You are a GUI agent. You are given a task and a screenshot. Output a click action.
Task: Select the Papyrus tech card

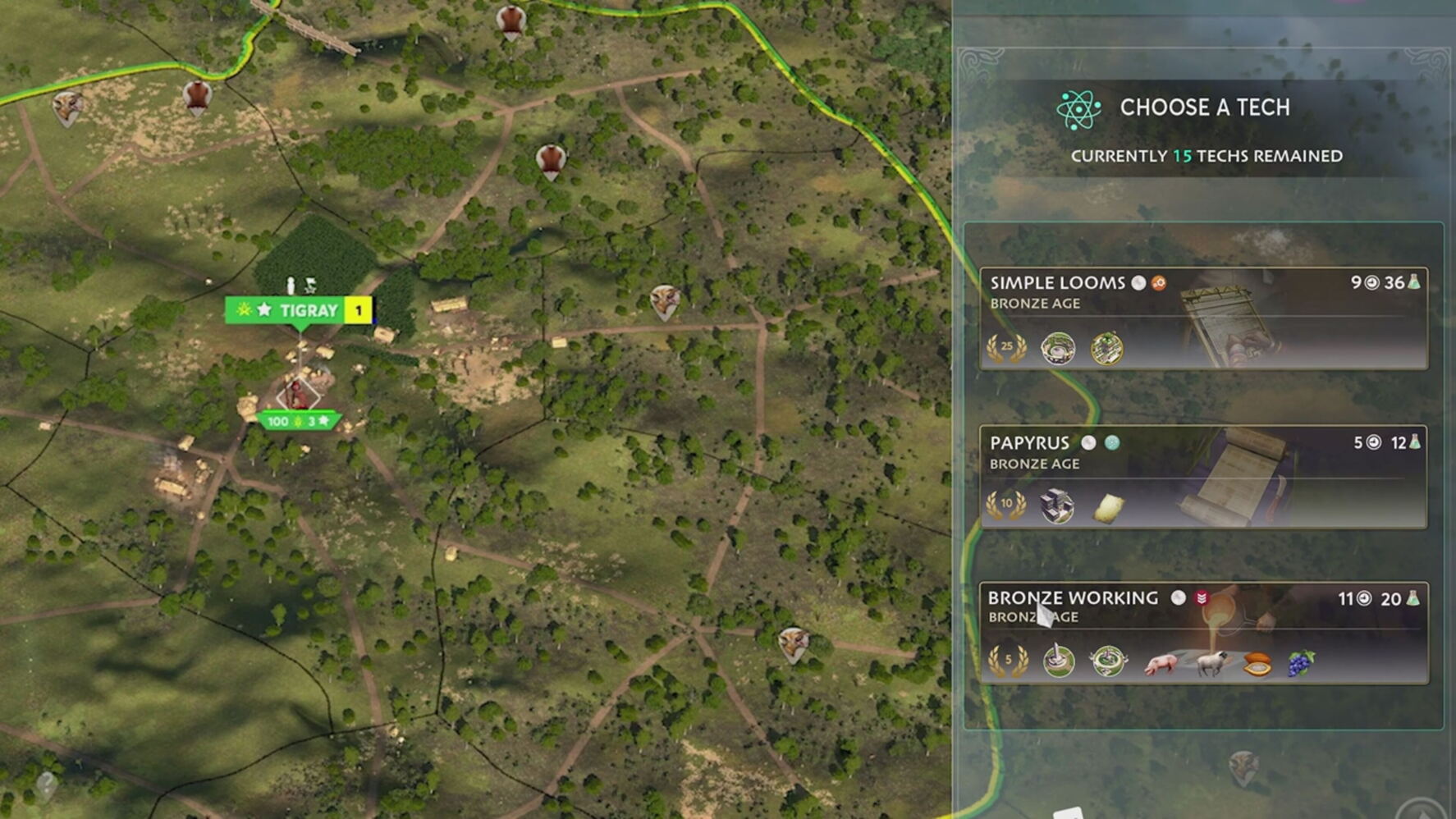(1203, 476)
